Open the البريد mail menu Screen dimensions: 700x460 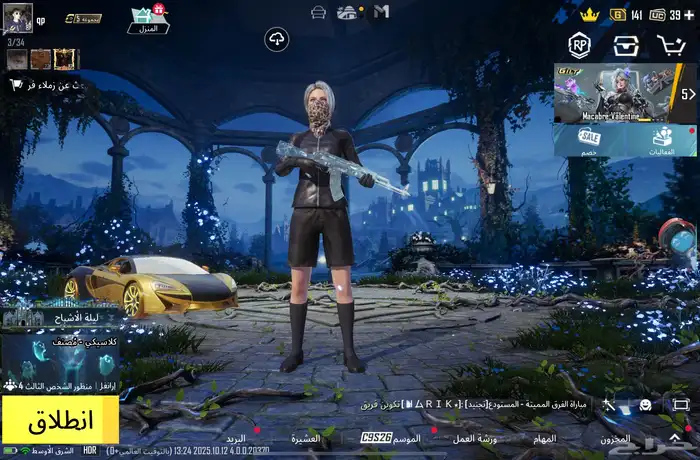[x=236, y=439]
